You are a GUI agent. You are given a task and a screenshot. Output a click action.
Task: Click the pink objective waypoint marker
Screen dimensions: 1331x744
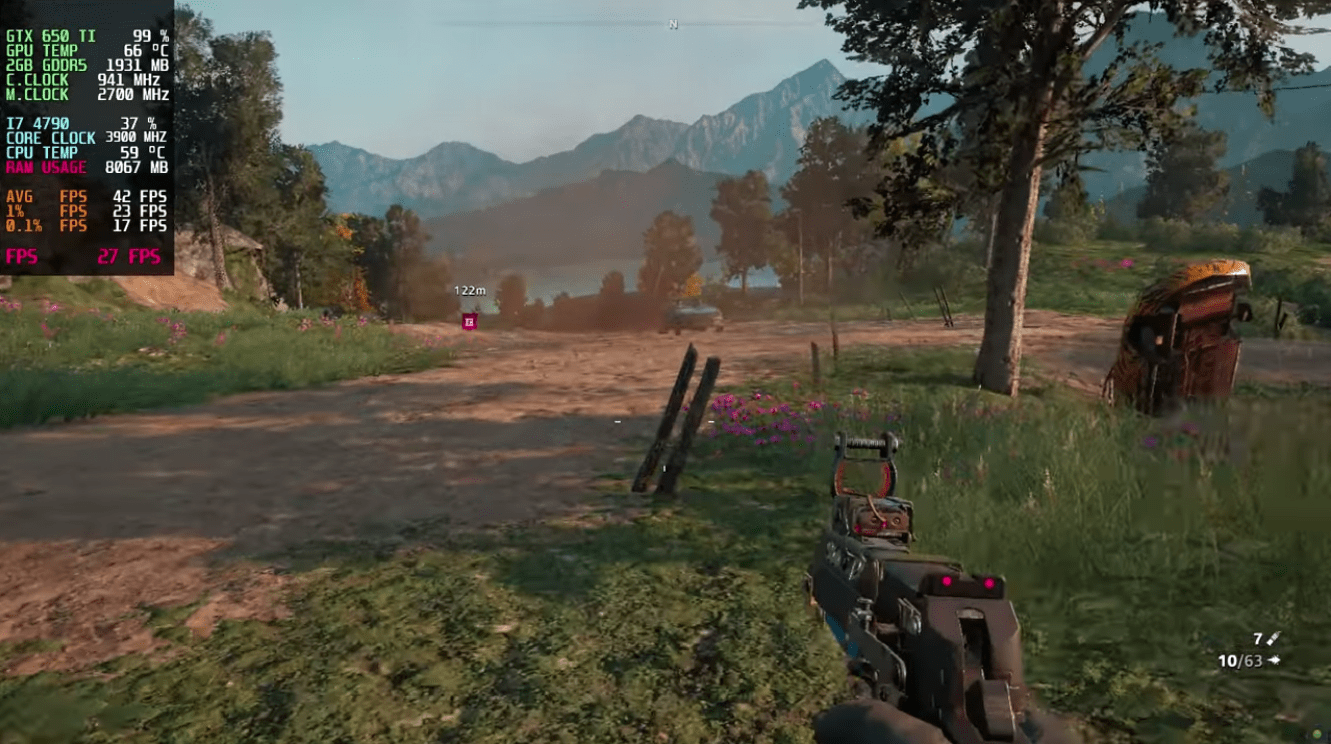(x=469, y=321)
